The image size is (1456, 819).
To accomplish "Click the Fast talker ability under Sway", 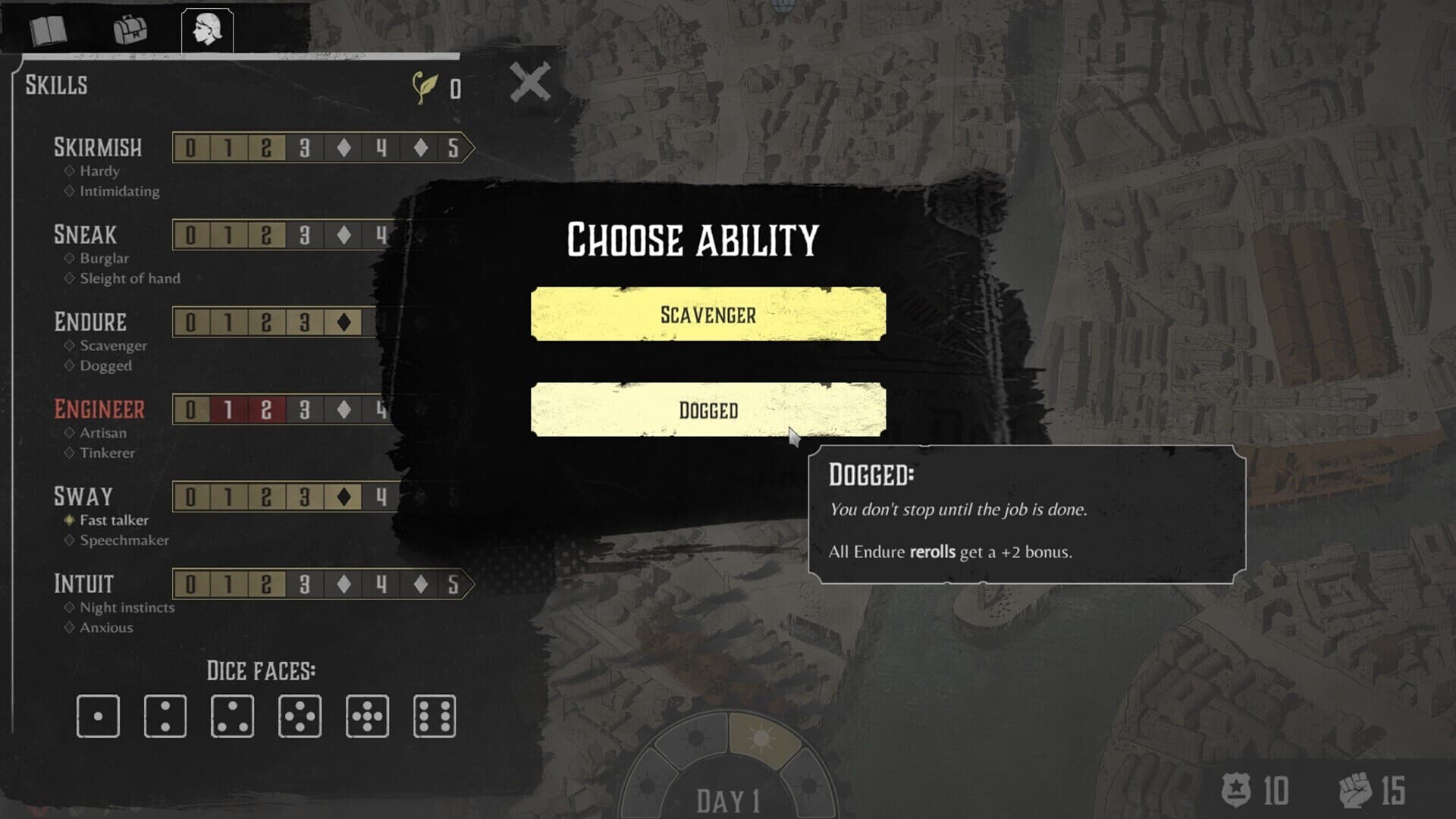I will coord(114,520).
